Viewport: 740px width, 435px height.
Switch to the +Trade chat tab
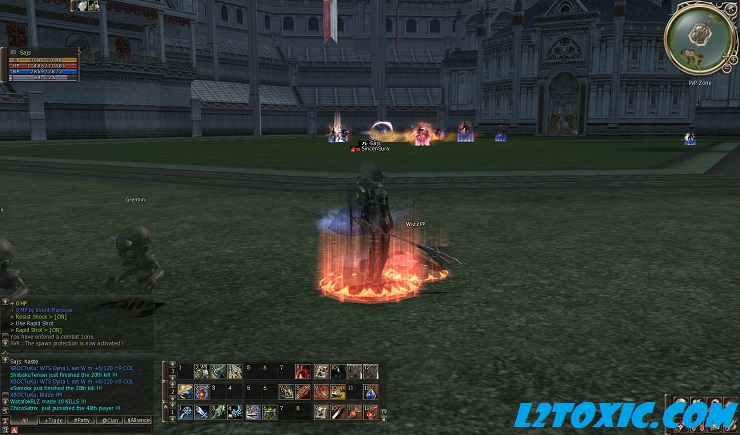coord(54,421)
